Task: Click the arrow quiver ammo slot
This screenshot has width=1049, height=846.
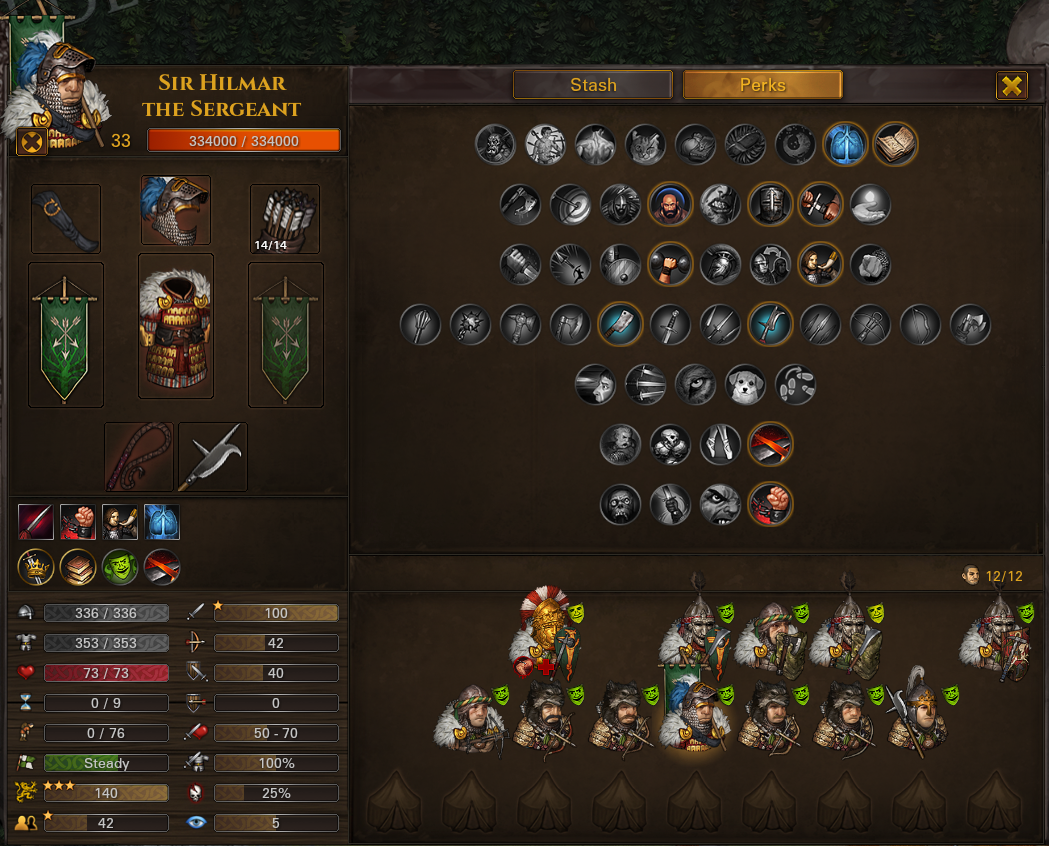Action: pos(285,218)
